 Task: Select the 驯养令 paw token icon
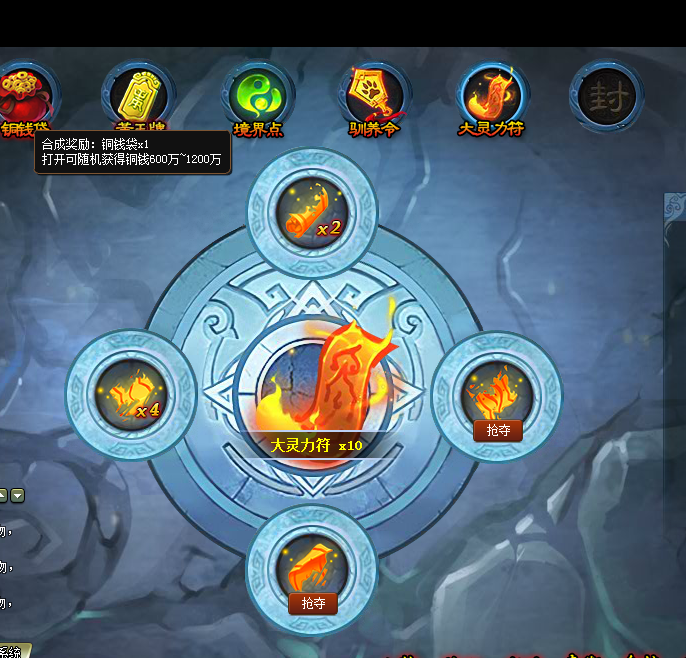375,95
